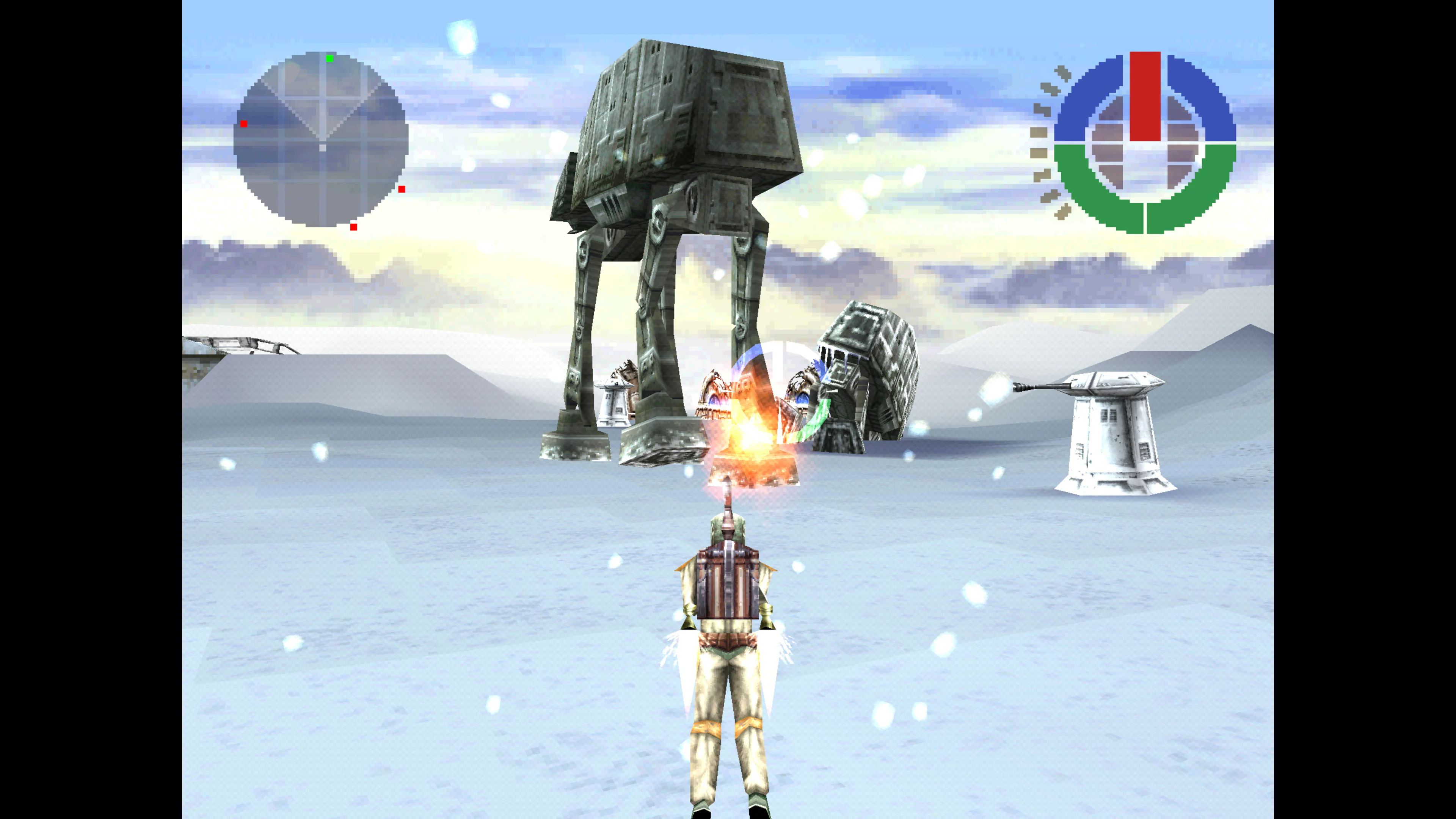The image size is (1456, 819).
Task: Select the green blip on the radar
Action: click(329, 59)
